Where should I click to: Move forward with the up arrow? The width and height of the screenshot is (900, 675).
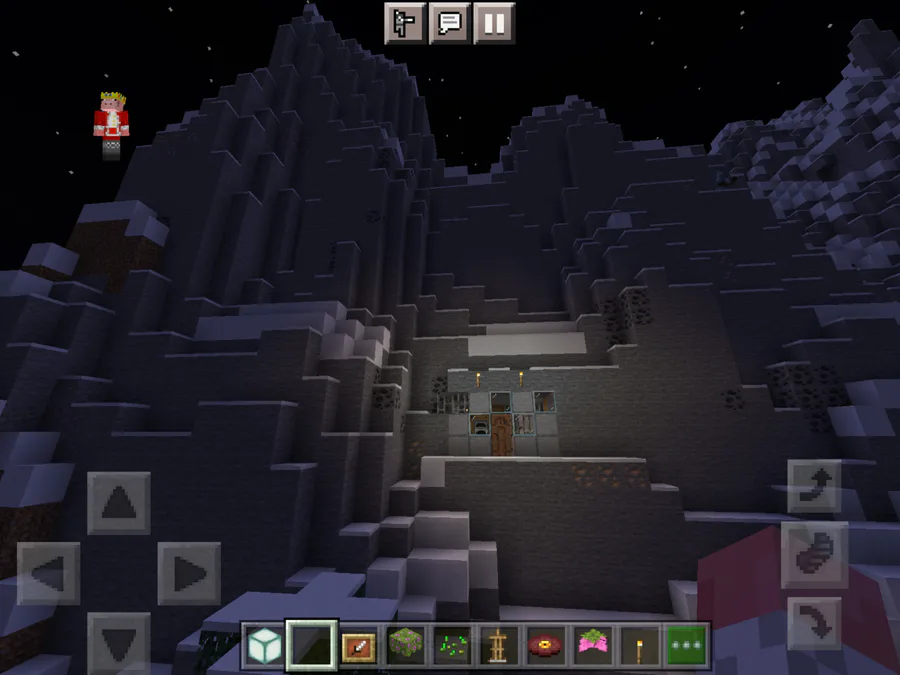(x=119, y=503)
